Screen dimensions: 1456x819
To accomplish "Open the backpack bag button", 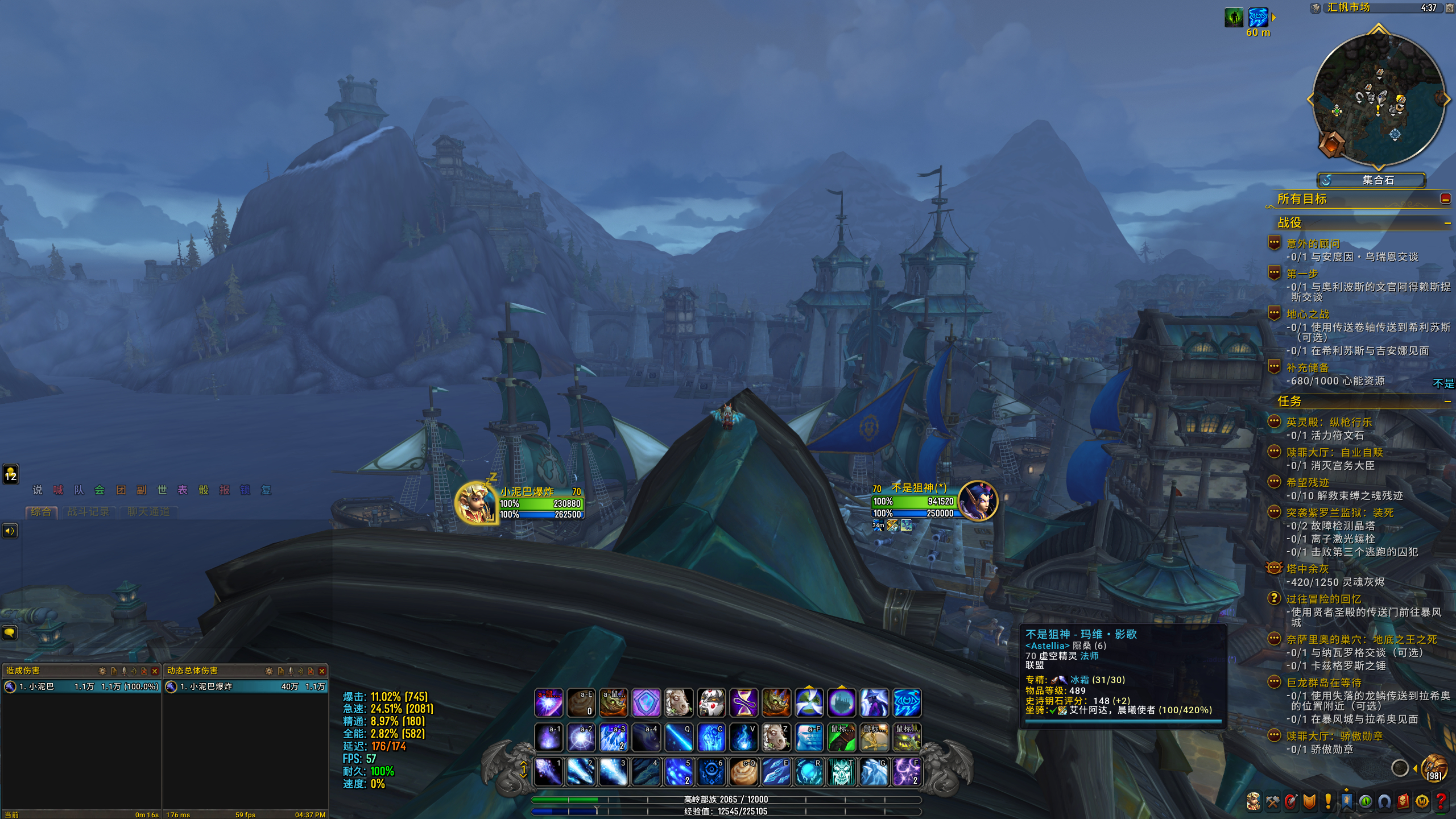I will click(1434, 768).
